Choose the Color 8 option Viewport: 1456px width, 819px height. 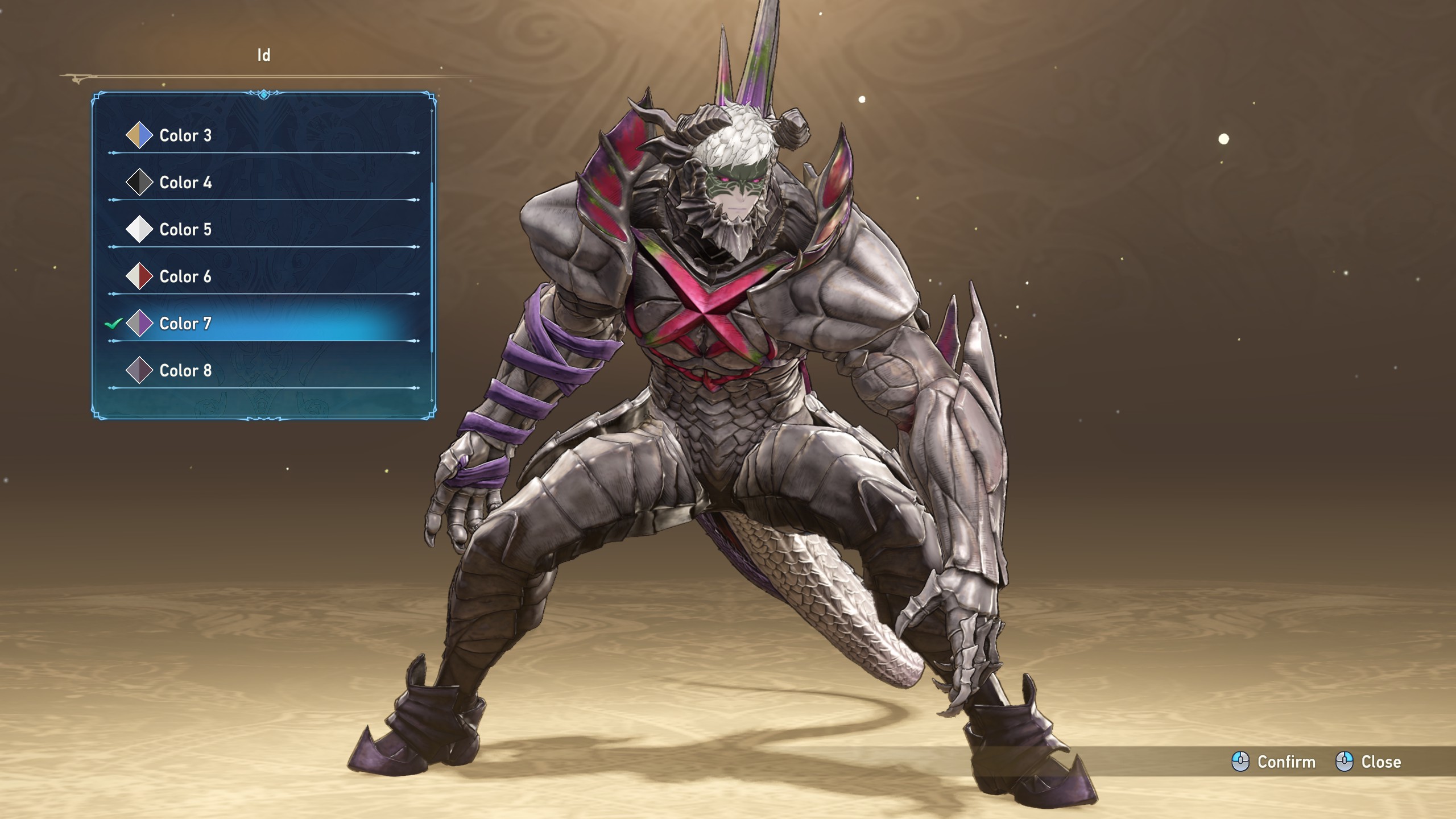(185, 371)
